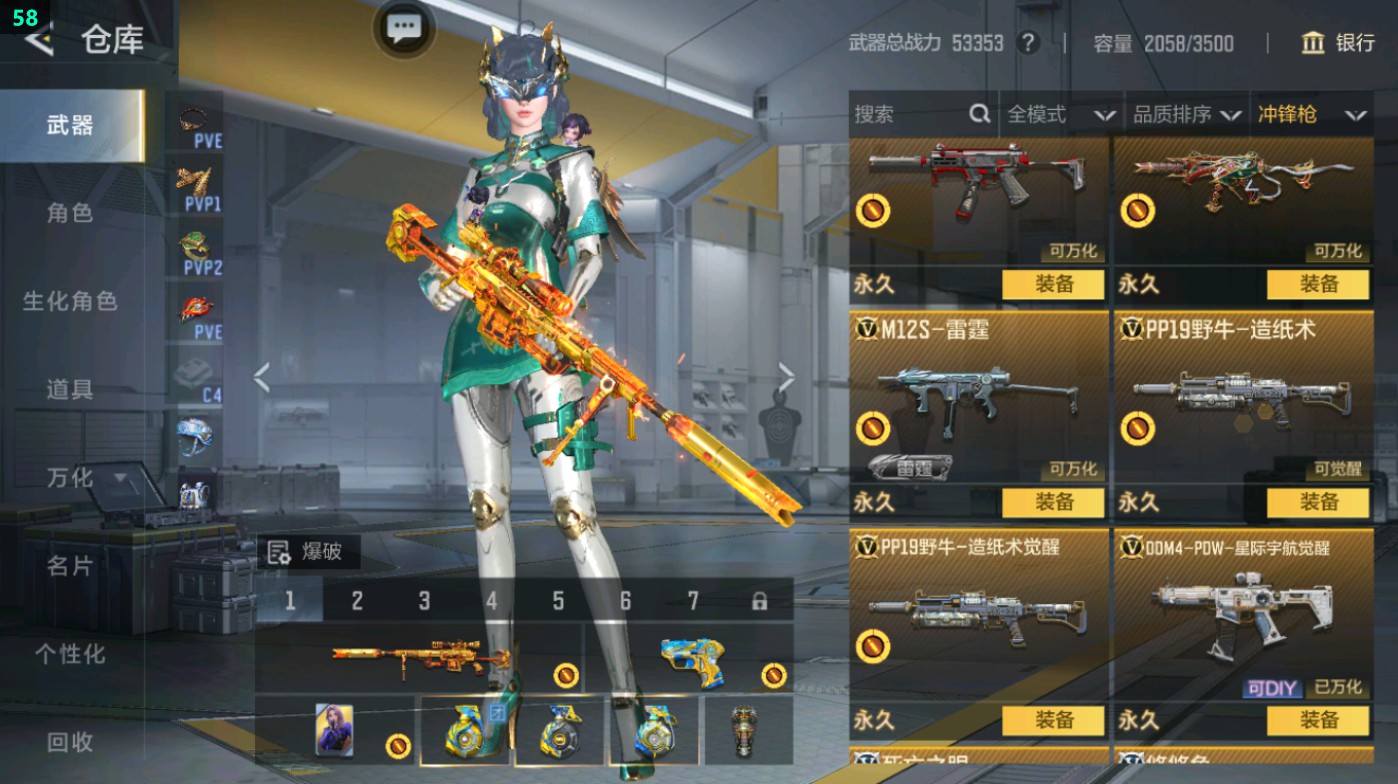Screen dimensions: 1398x784
Task: Open the 冲锋枪 weapon type dropdown
Action: (x=1312, y=115)
